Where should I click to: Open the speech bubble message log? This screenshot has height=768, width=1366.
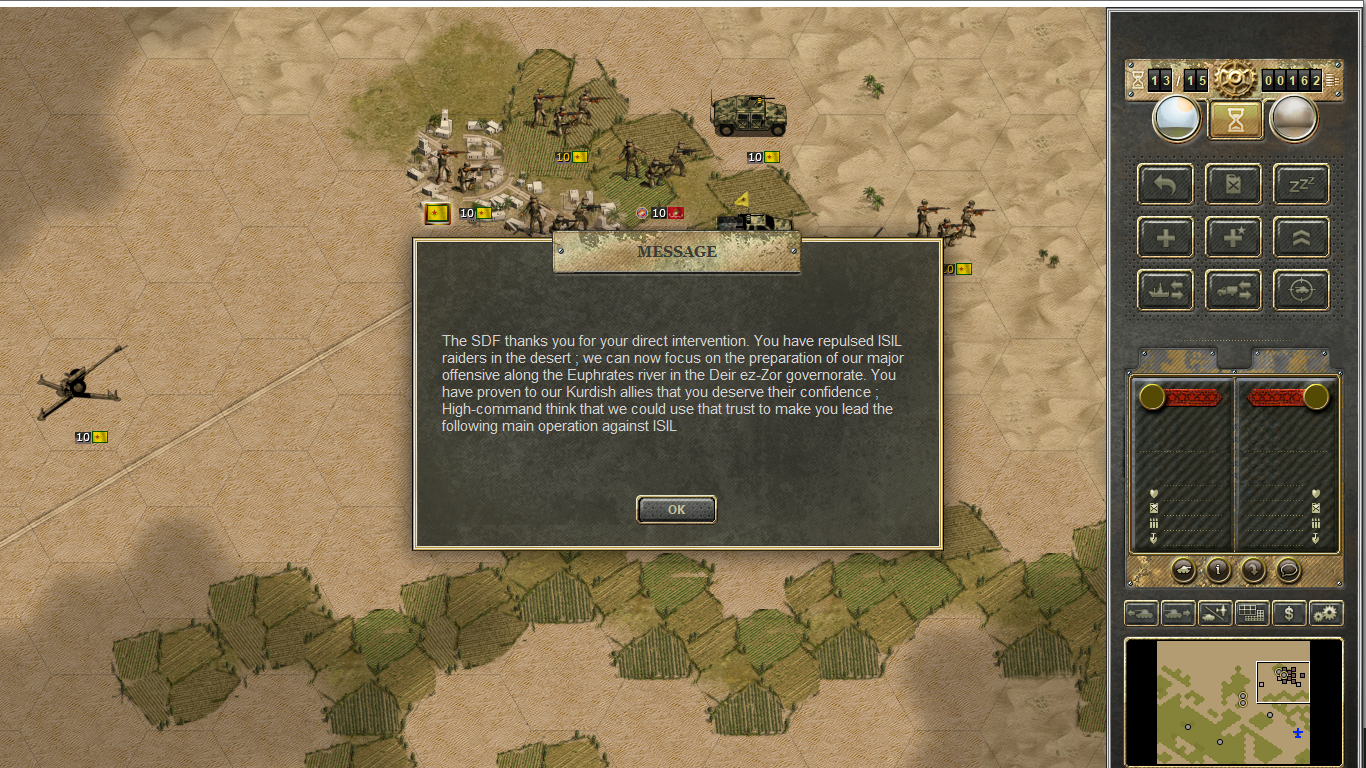[x=1289, y=570]
